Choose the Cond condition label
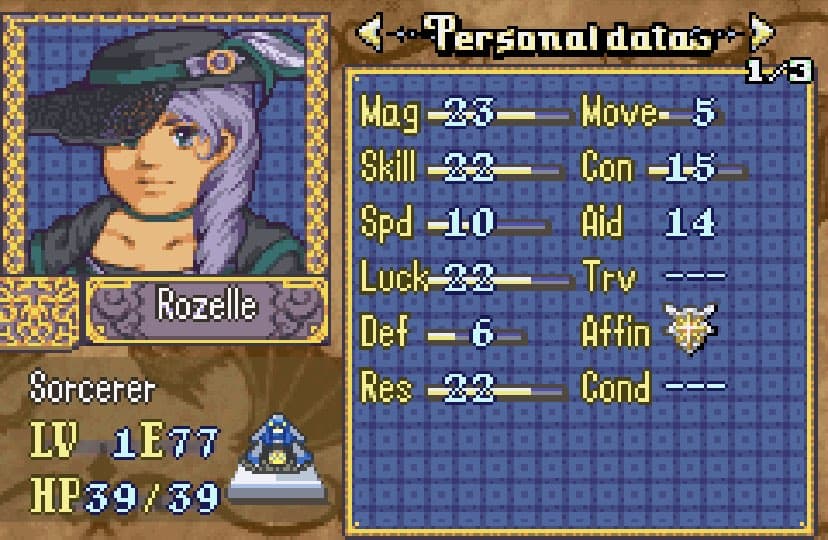 click(615, 387)
